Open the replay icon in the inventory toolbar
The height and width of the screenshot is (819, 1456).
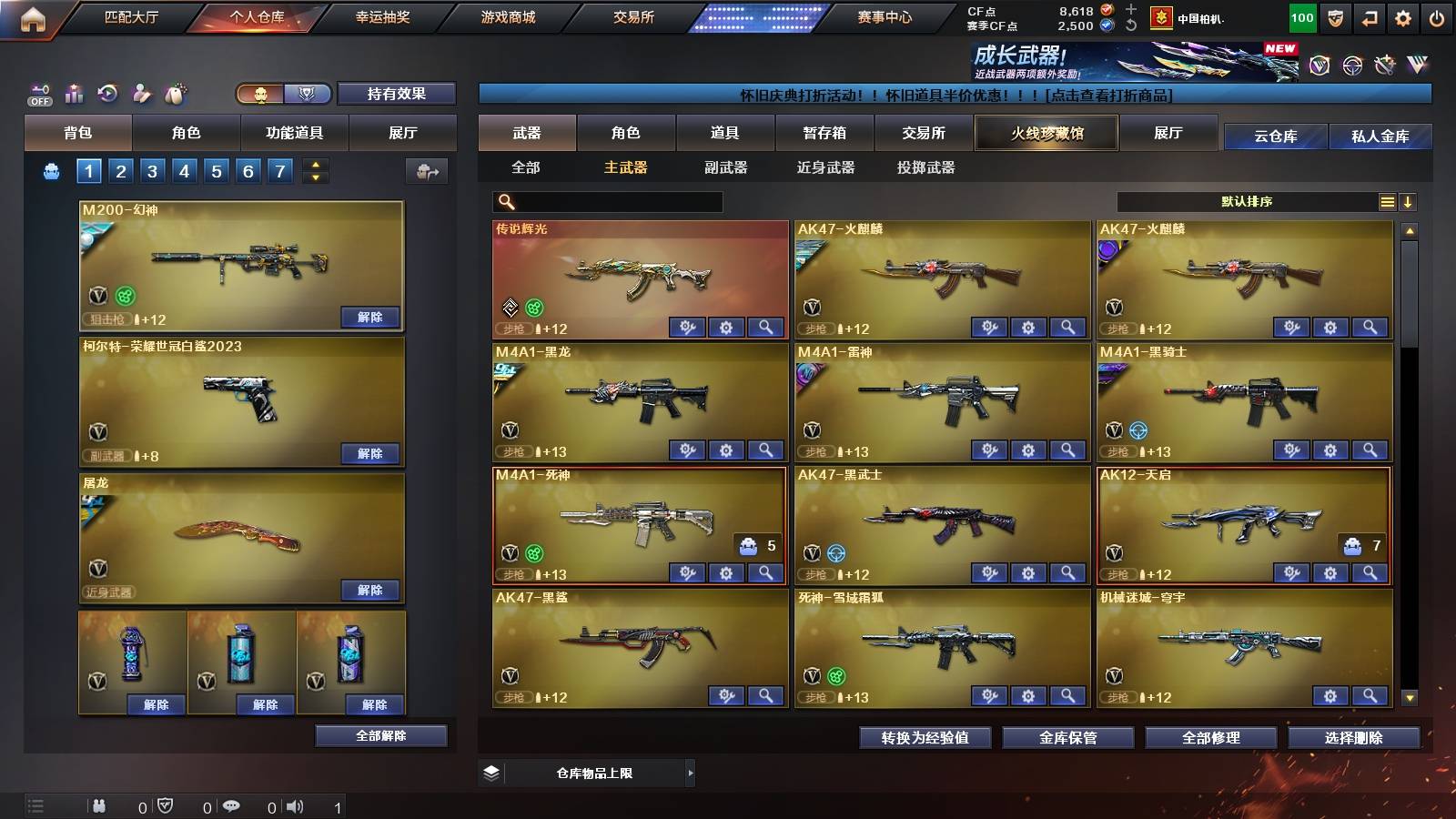(107, 93)
